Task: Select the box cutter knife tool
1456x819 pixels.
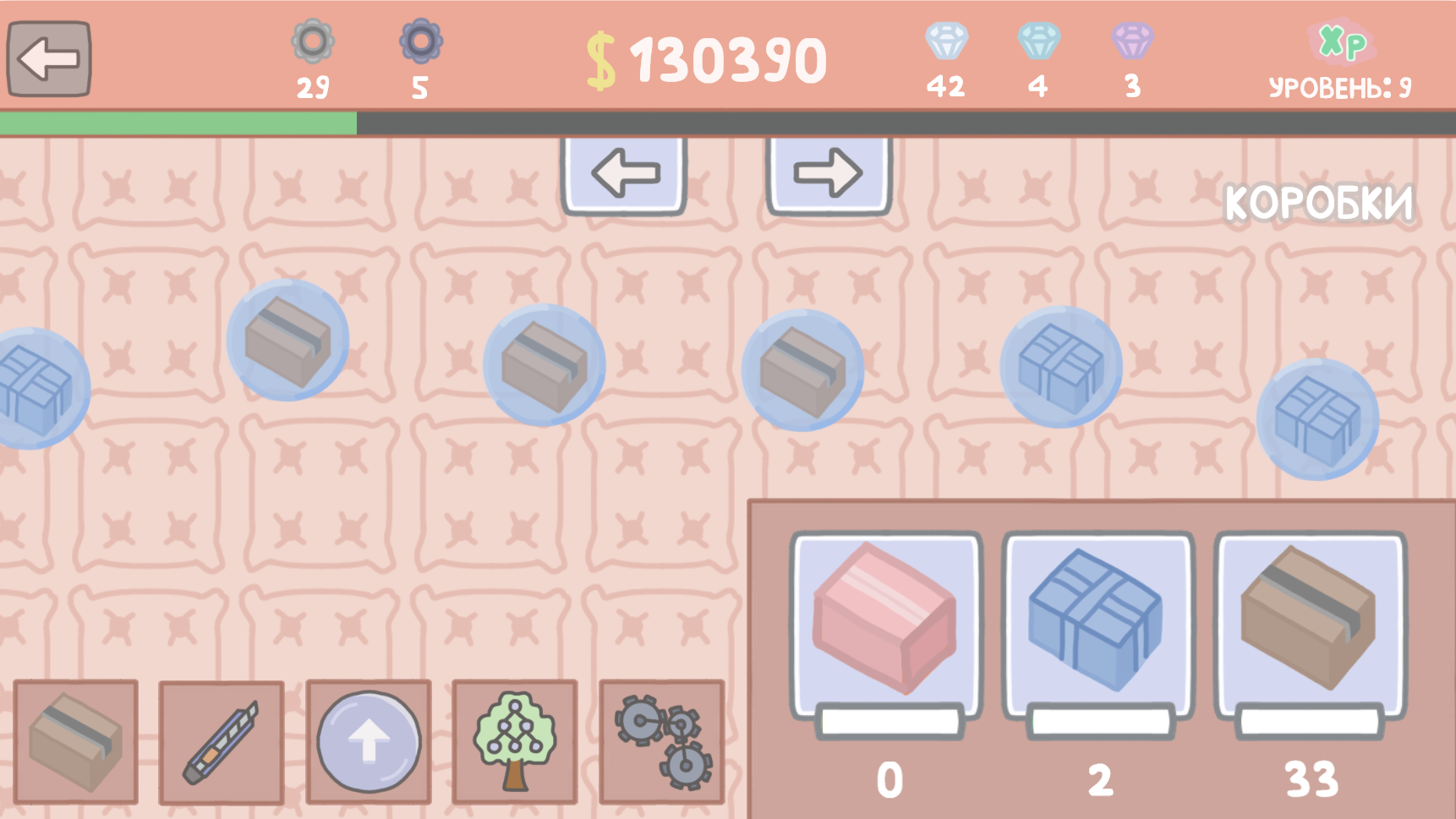Action: pos(222,742)
